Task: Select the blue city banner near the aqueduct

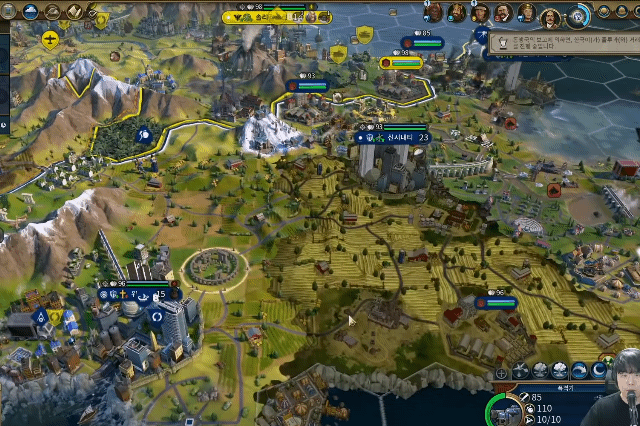Action: [500, 302]
